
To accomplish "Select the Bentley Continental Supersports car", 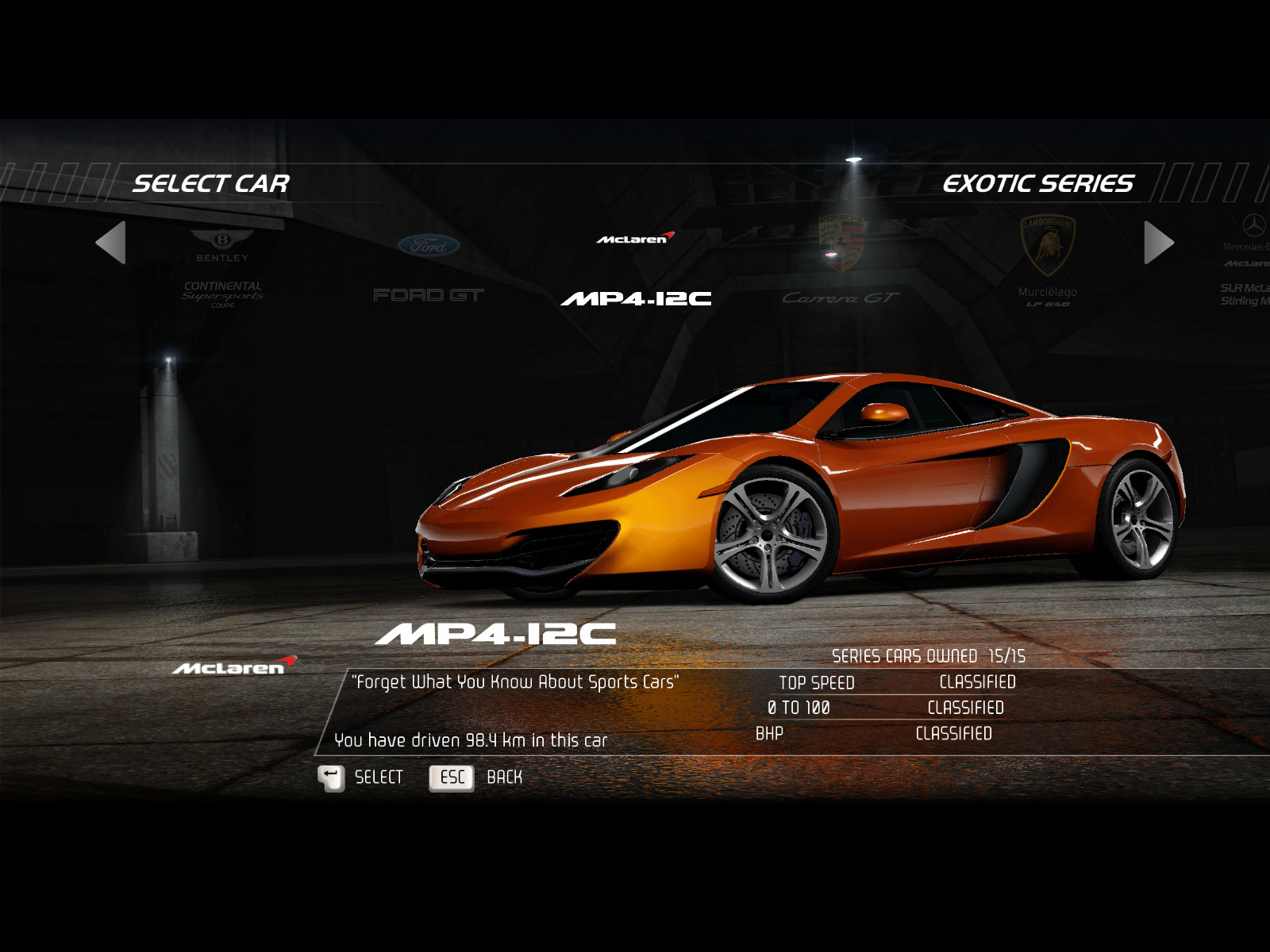I will pyautogui.click(x=222, y=270).
